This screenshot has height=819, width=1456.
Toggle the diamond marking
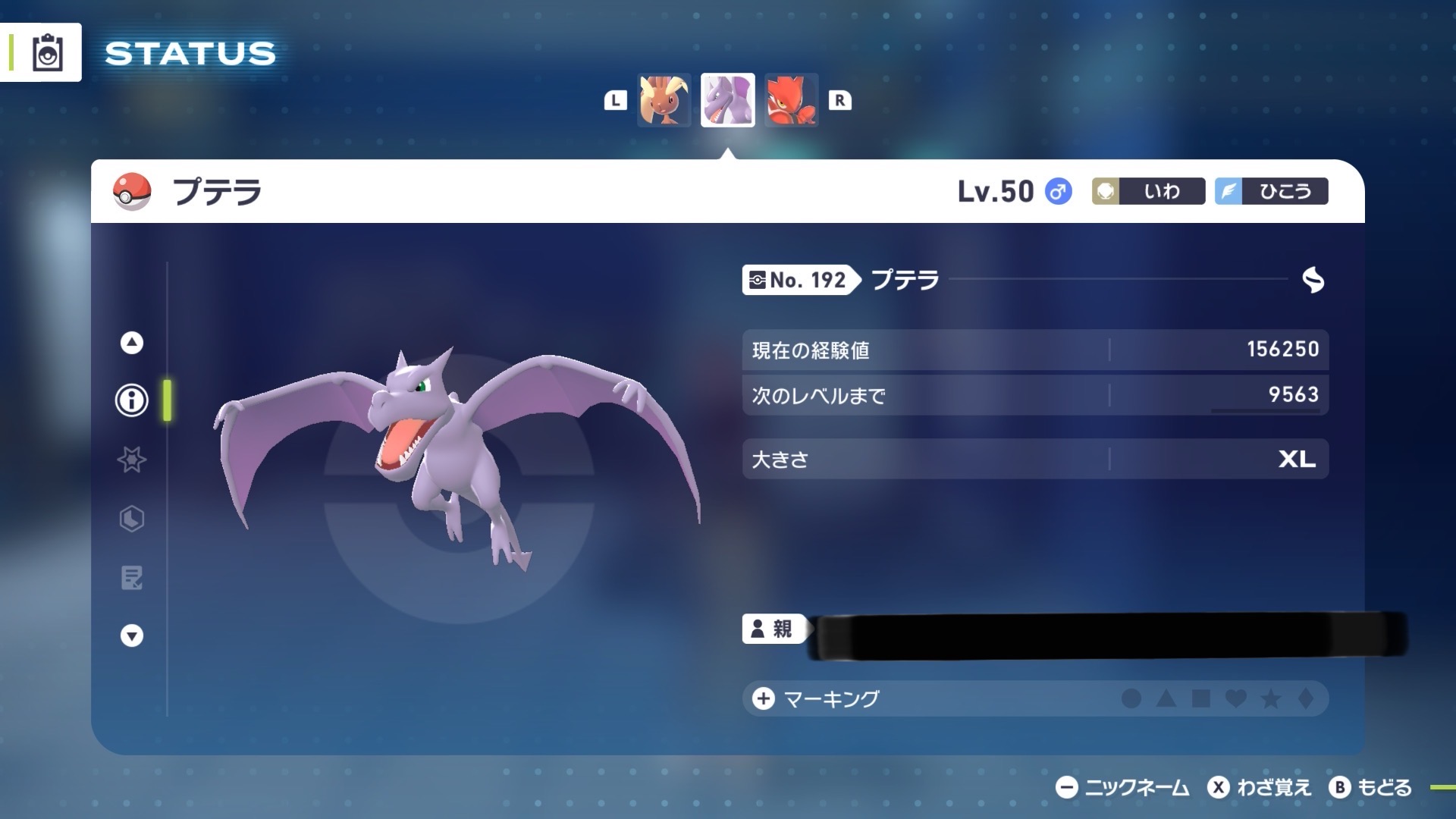tap(1306, 698)
